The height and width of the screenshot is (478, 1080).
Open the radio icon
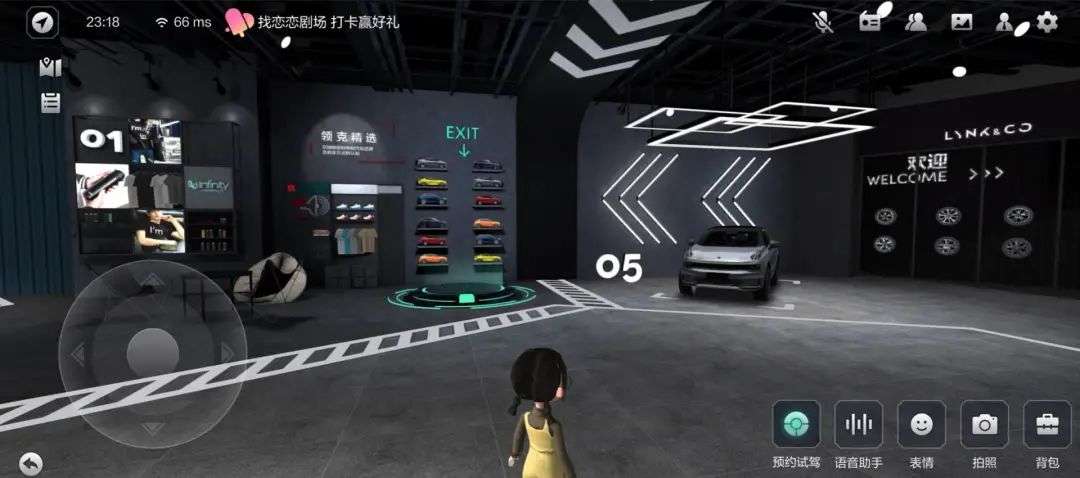click(x=870, y=22)
